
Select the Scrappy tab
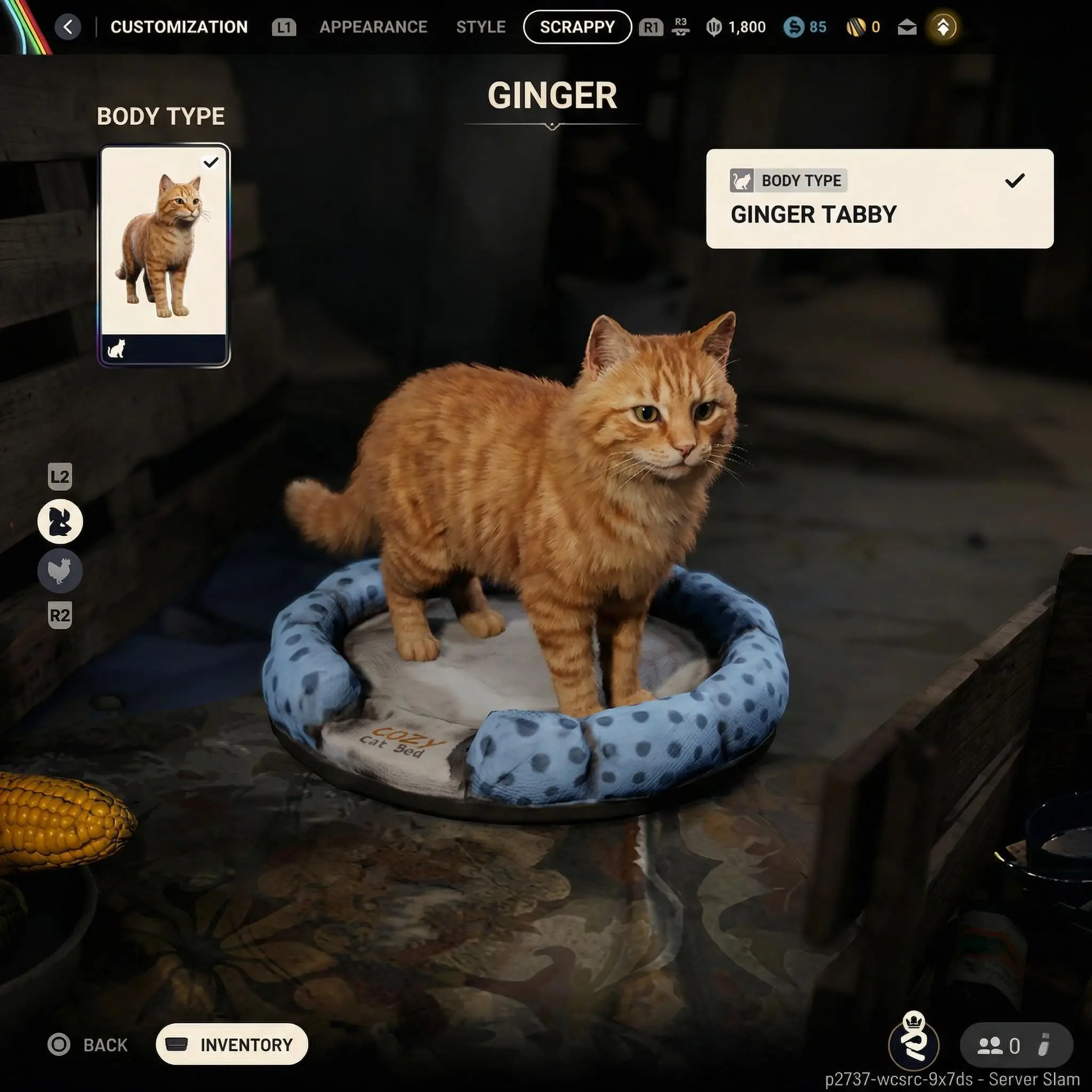(577, 27)
